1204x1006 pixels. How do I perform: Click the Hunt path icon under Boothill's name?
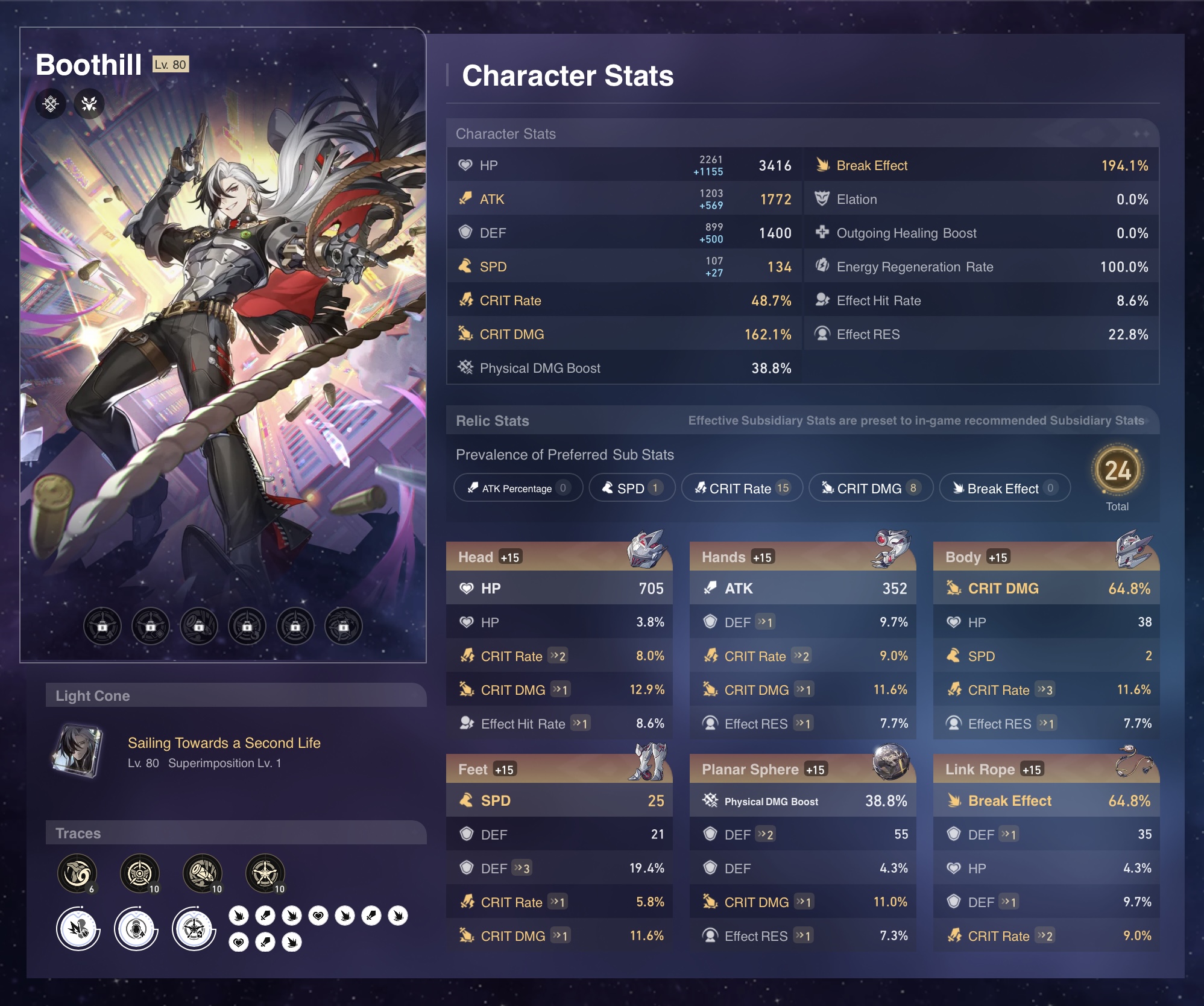pyautogui.click(x=89, y=104)
